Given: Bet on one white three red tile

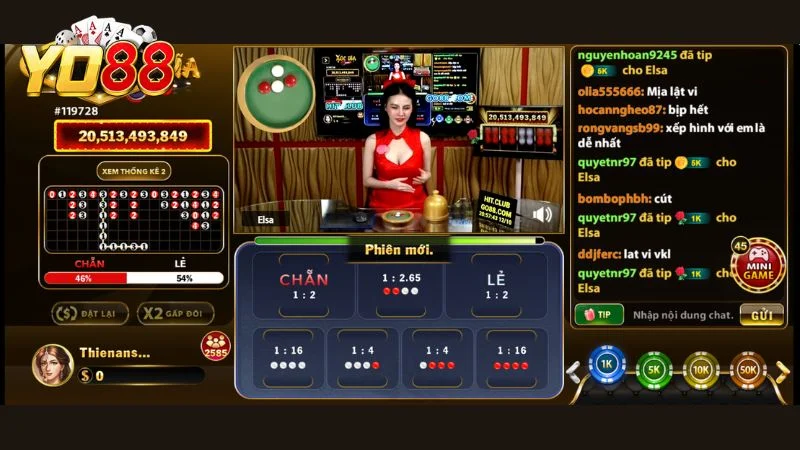Looking at the screenshot, I should [x=437, y=357].
